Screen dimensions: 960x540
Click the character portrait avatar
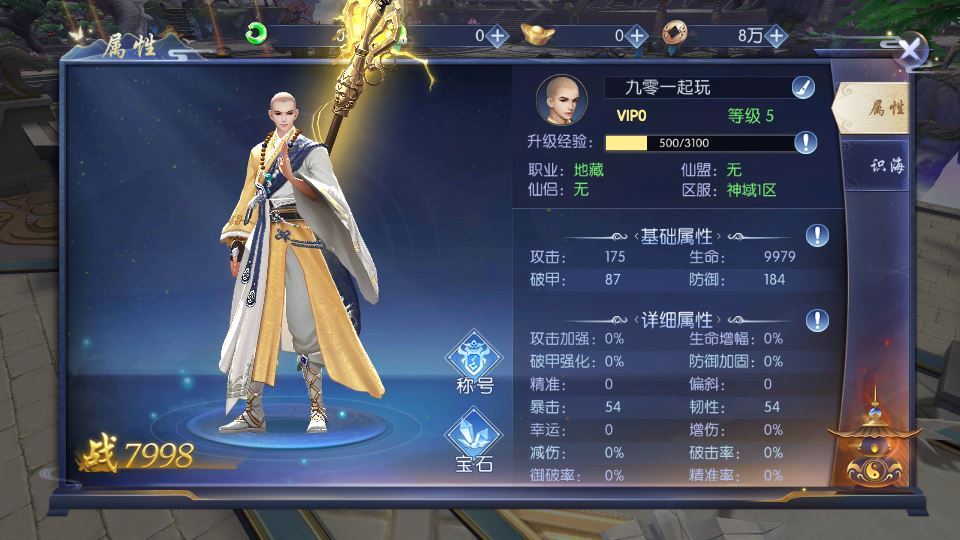(x=562, y=99)
